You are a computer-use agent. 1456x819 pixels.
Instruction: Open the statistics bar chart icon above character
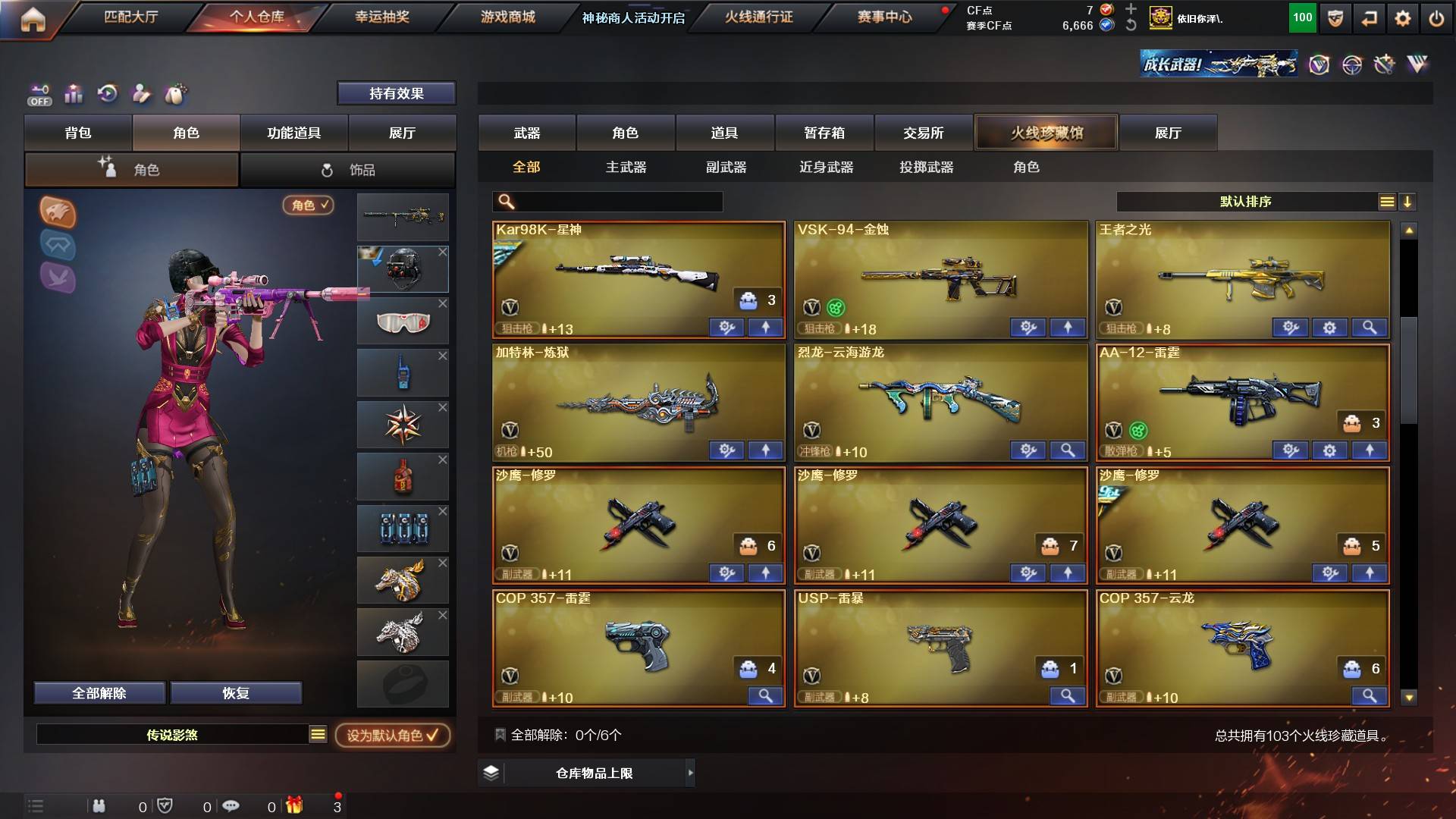[x=73, y=94]
